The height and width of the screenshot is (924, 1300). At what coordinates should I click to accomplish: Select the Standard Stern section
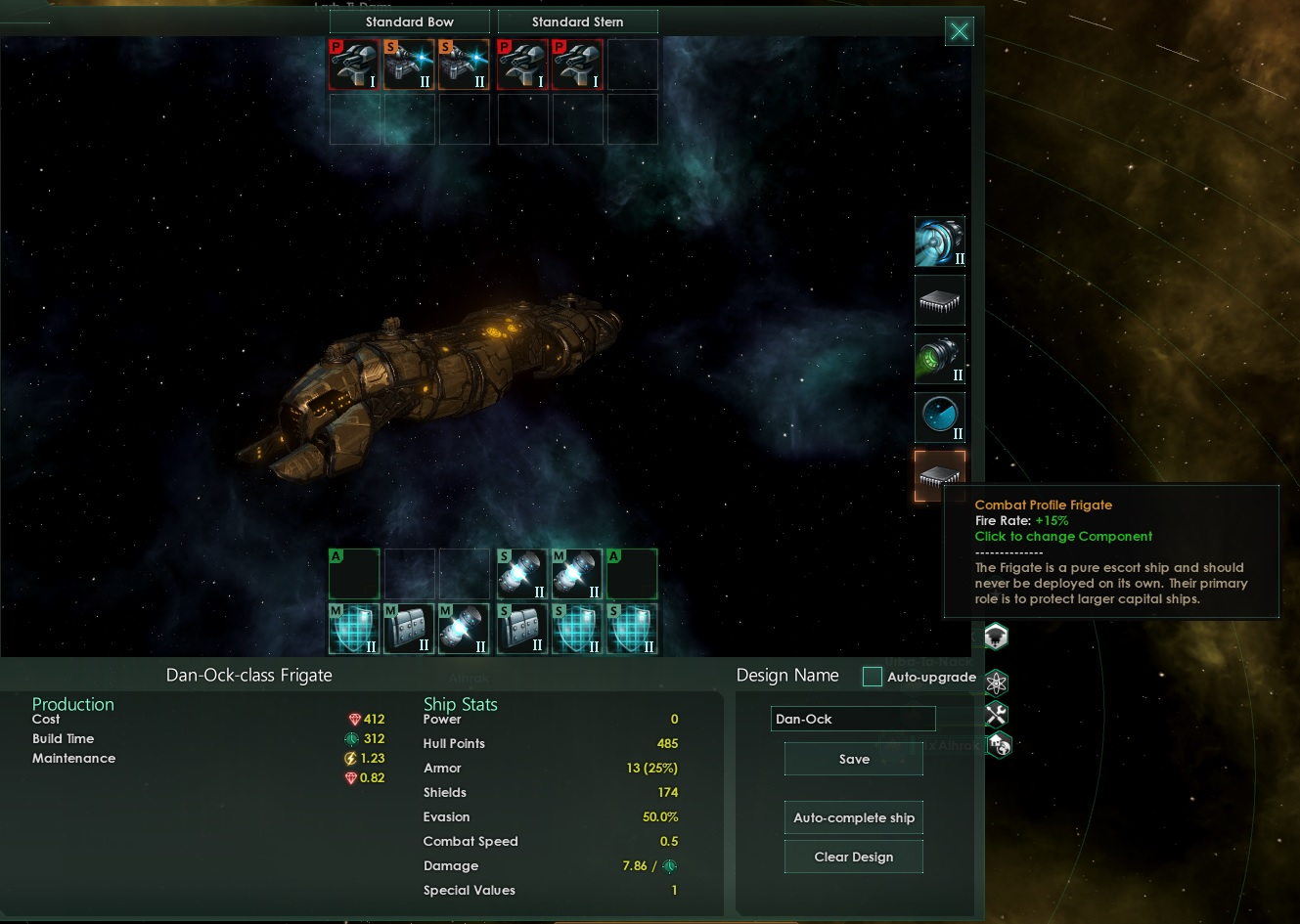tap(577, 22)
